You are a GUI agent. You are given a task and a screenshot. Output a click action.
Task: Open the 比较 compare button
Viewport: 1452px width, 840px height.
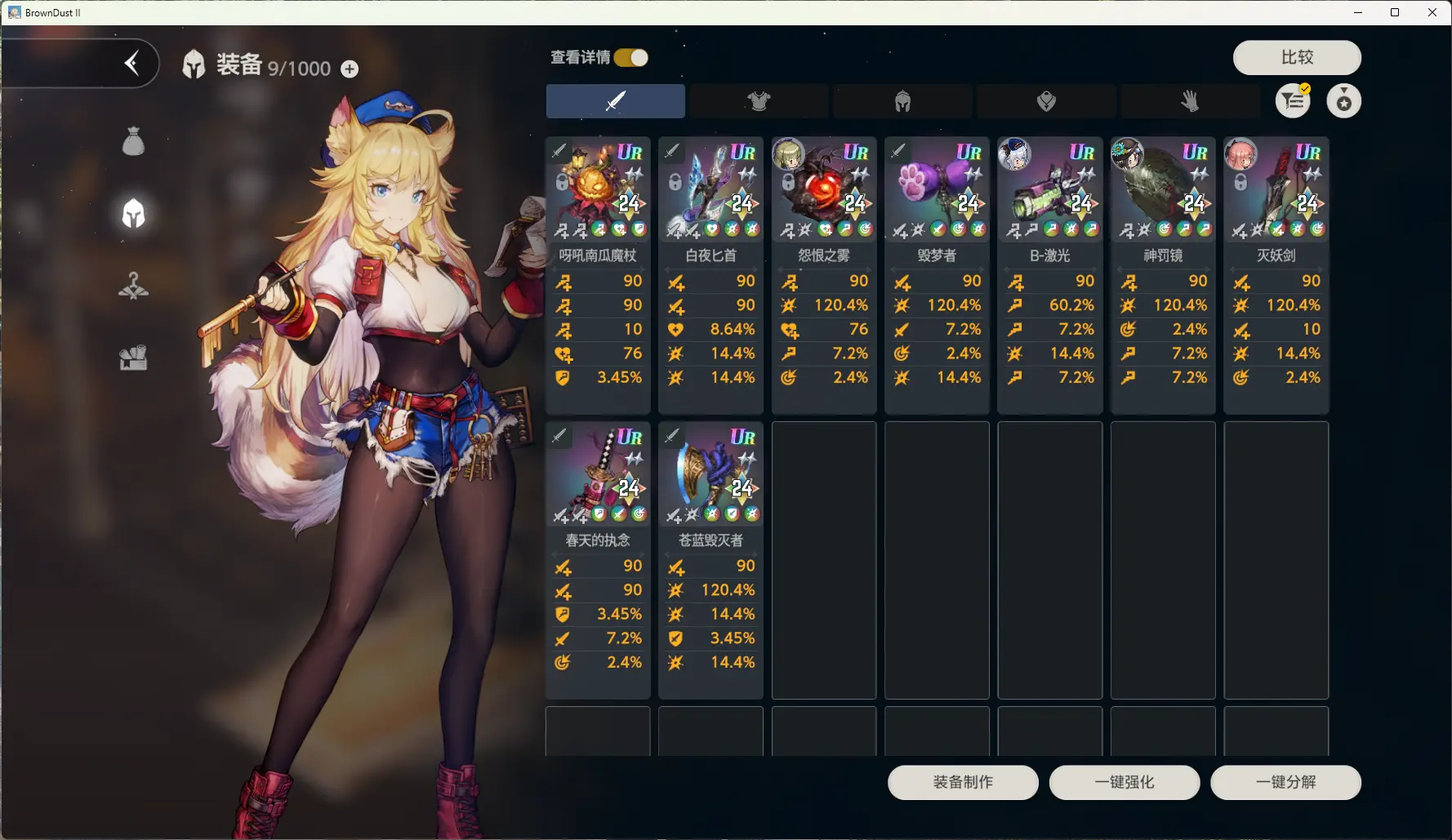coord(1296,57)
